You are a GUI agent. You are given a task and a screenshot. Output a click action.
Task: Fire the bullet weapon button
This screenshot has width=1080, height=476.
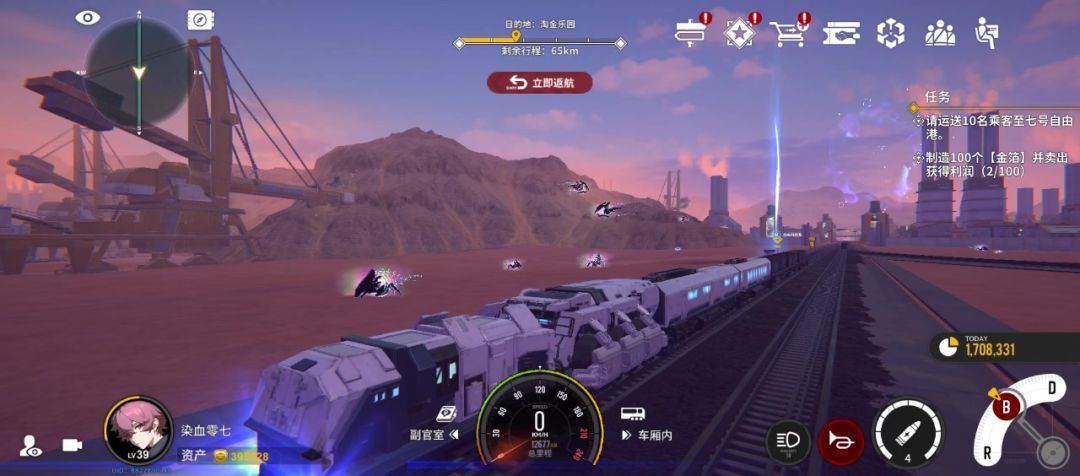pos(907,434)
